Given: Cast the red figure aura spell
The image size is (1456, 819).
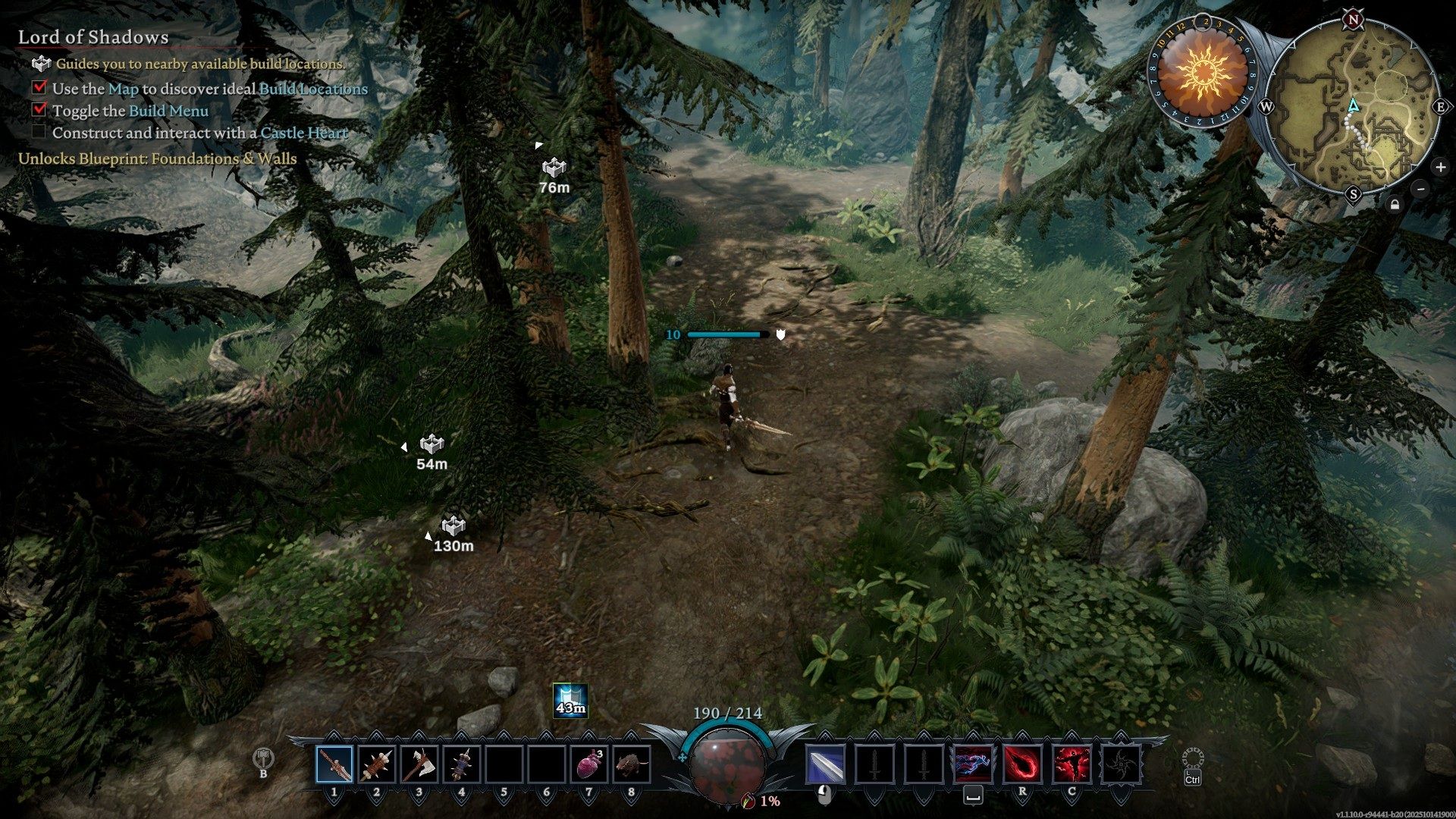Looking at the screenshot, I should [x=1072, y=764].
